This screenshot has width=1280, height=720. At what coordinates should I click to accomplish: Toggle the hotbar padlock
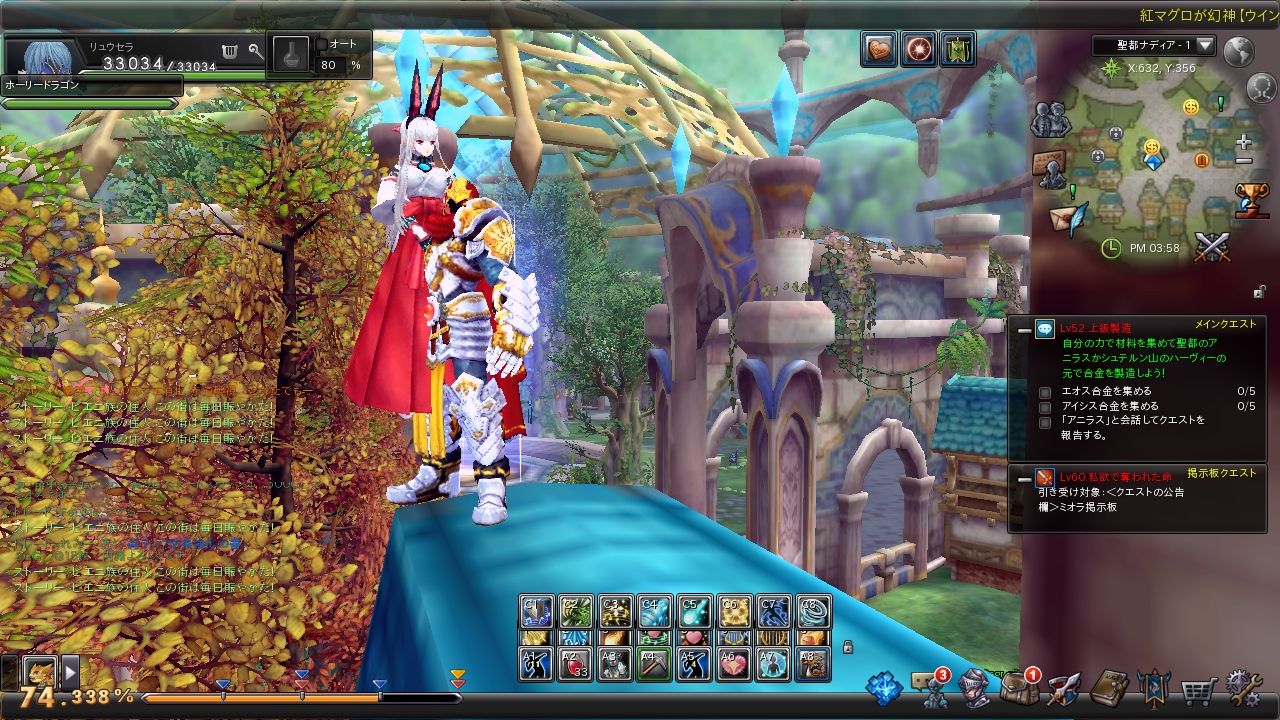[848, 646]
